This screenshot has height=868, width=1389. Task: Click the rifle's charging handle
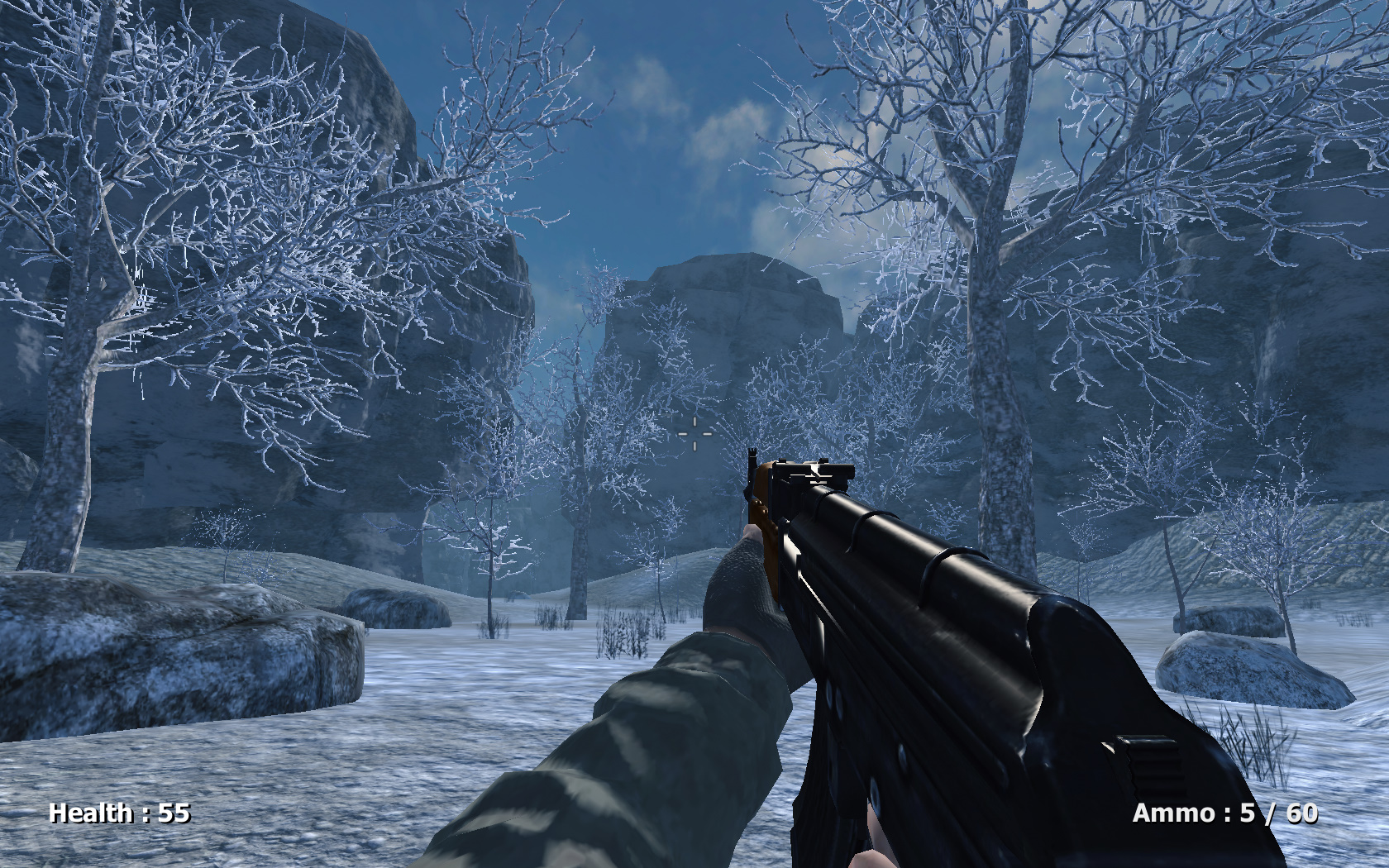pyautogui.click(x=1149, y=761)
